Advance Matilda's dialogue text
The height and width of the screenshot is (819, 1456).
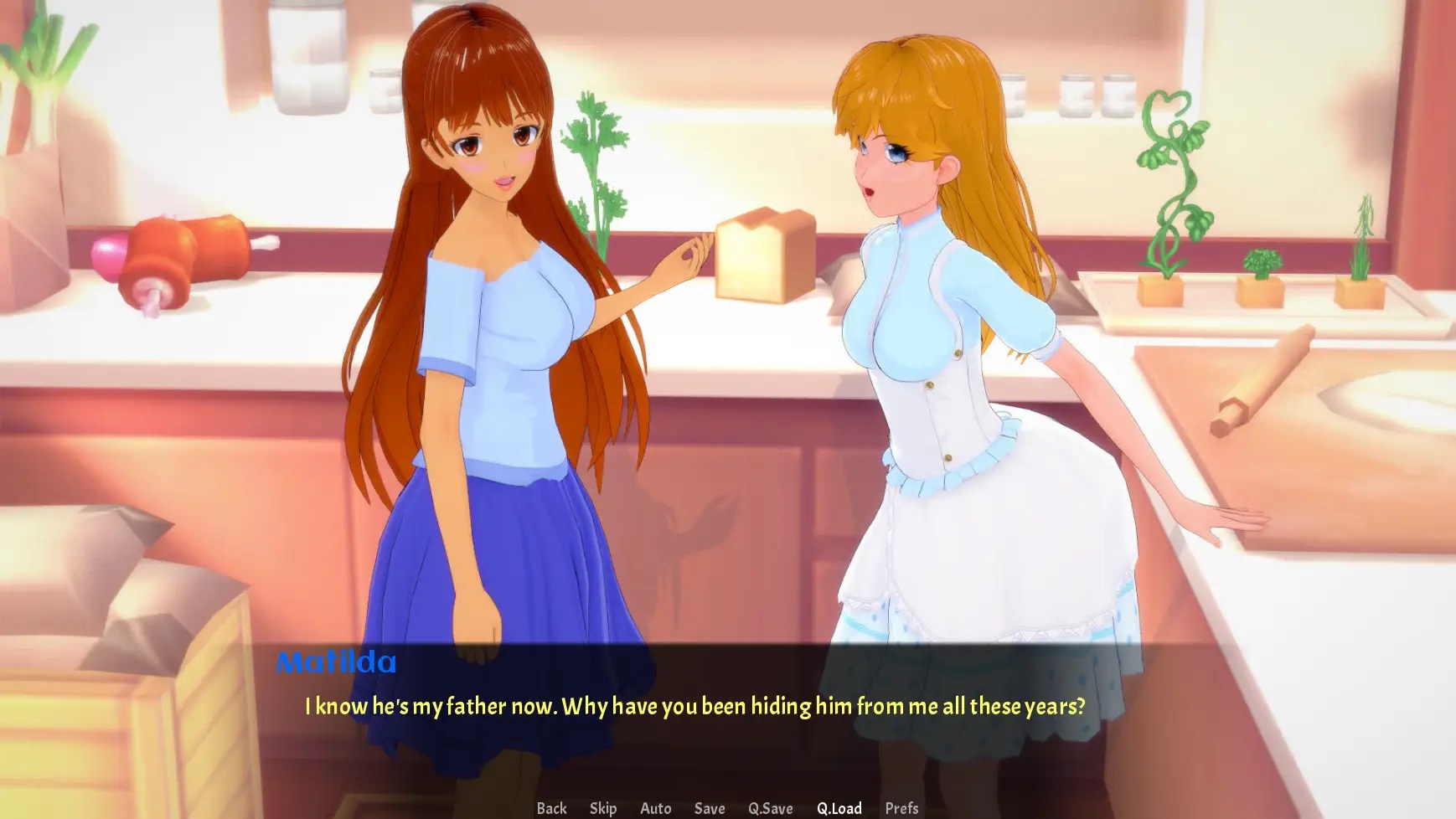(694, 706)
